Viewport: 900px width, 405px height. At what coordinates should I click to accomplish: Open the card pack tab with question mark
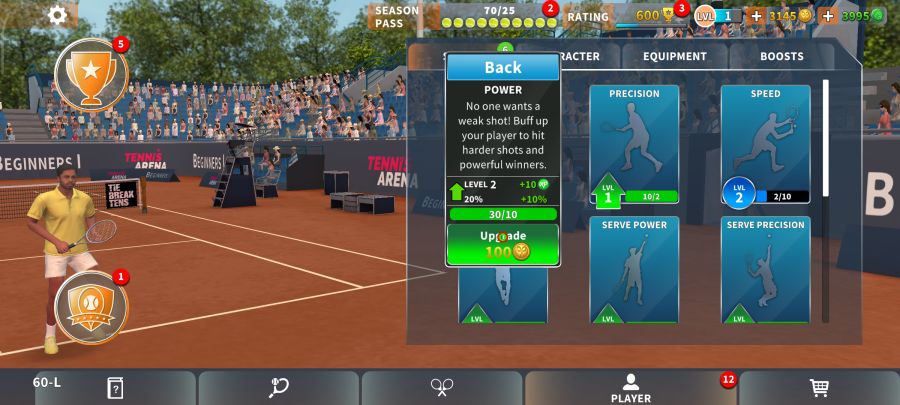tap(115, 388)
